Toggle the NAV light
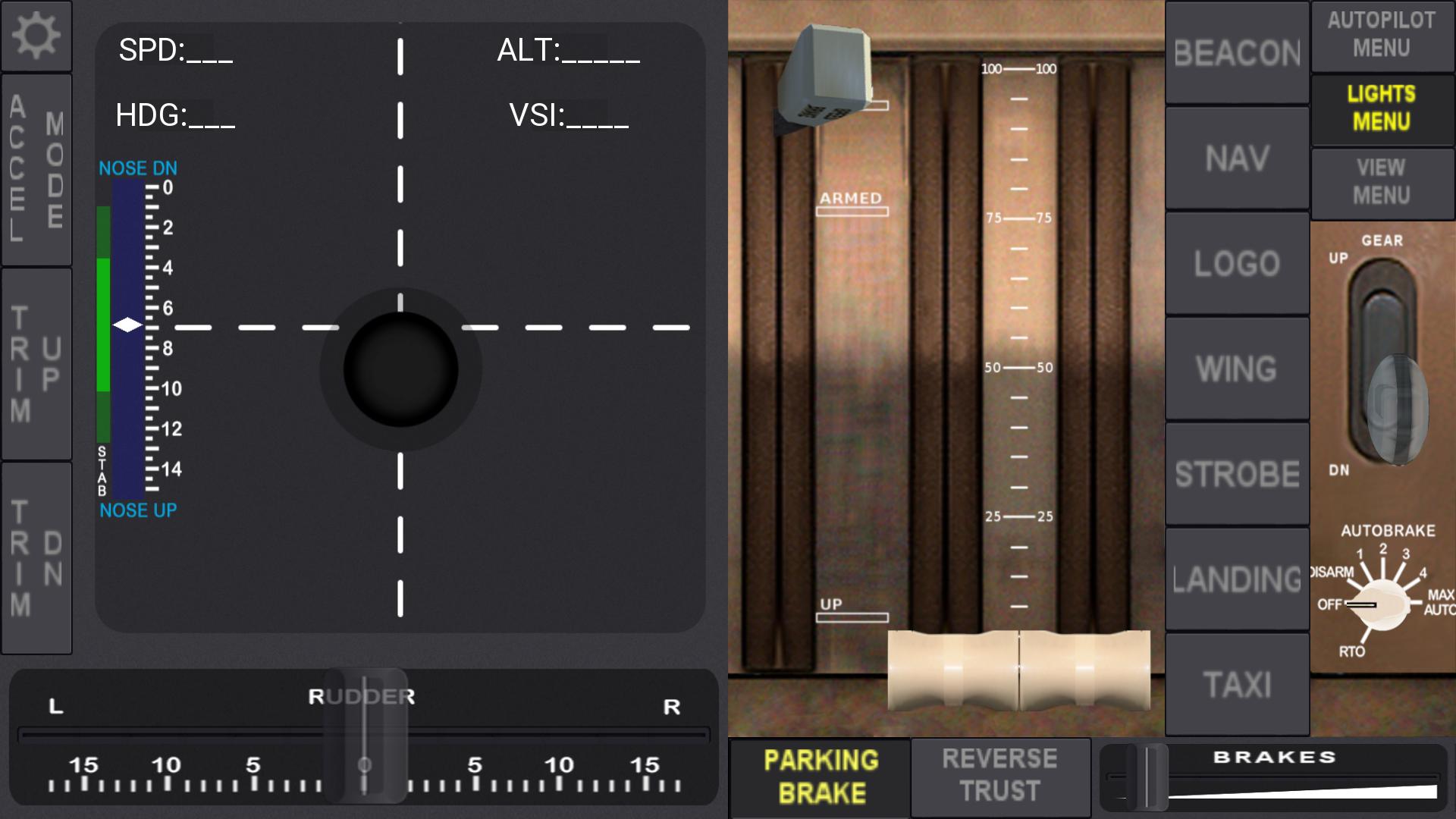The height and width of the screenshot is (819, 1456). click(x=1236, y=158)
